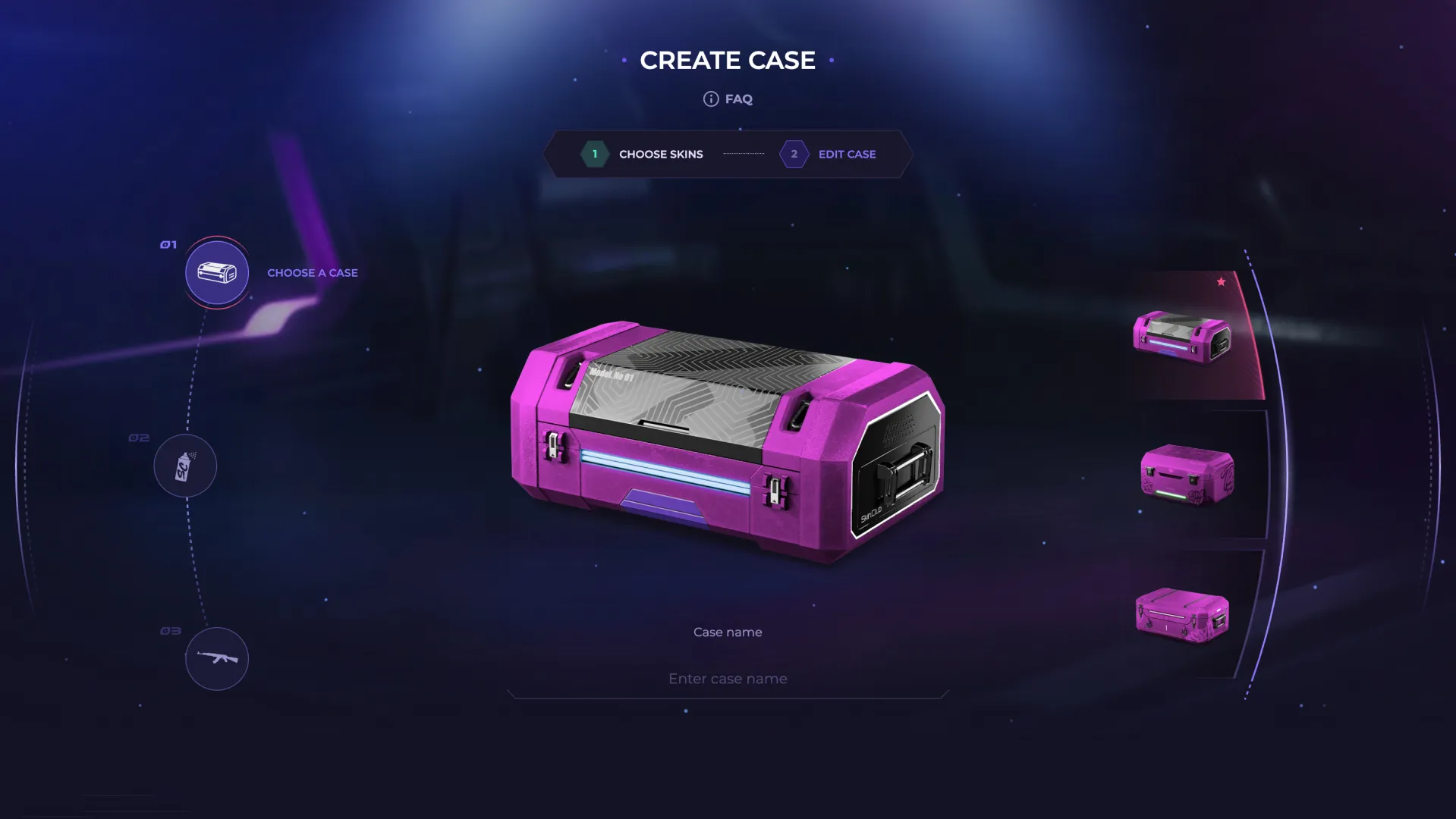Click the Choose A Case label
Image resolution: width=1456 pixels, height=819 pixels.
[312, 273]
